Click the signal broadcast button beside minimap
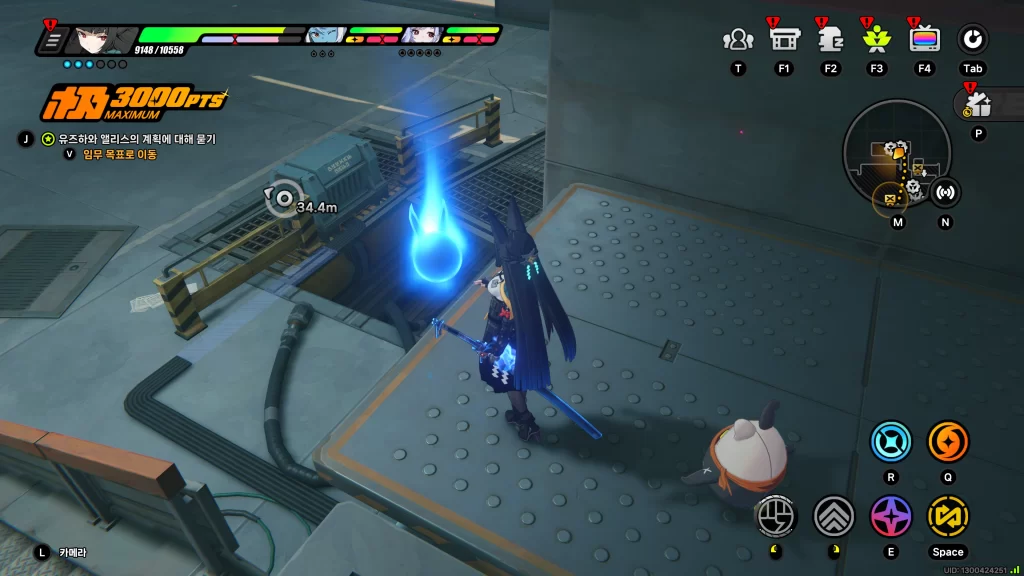Viewport: 1024px width, 576px height. pos(945,191)
